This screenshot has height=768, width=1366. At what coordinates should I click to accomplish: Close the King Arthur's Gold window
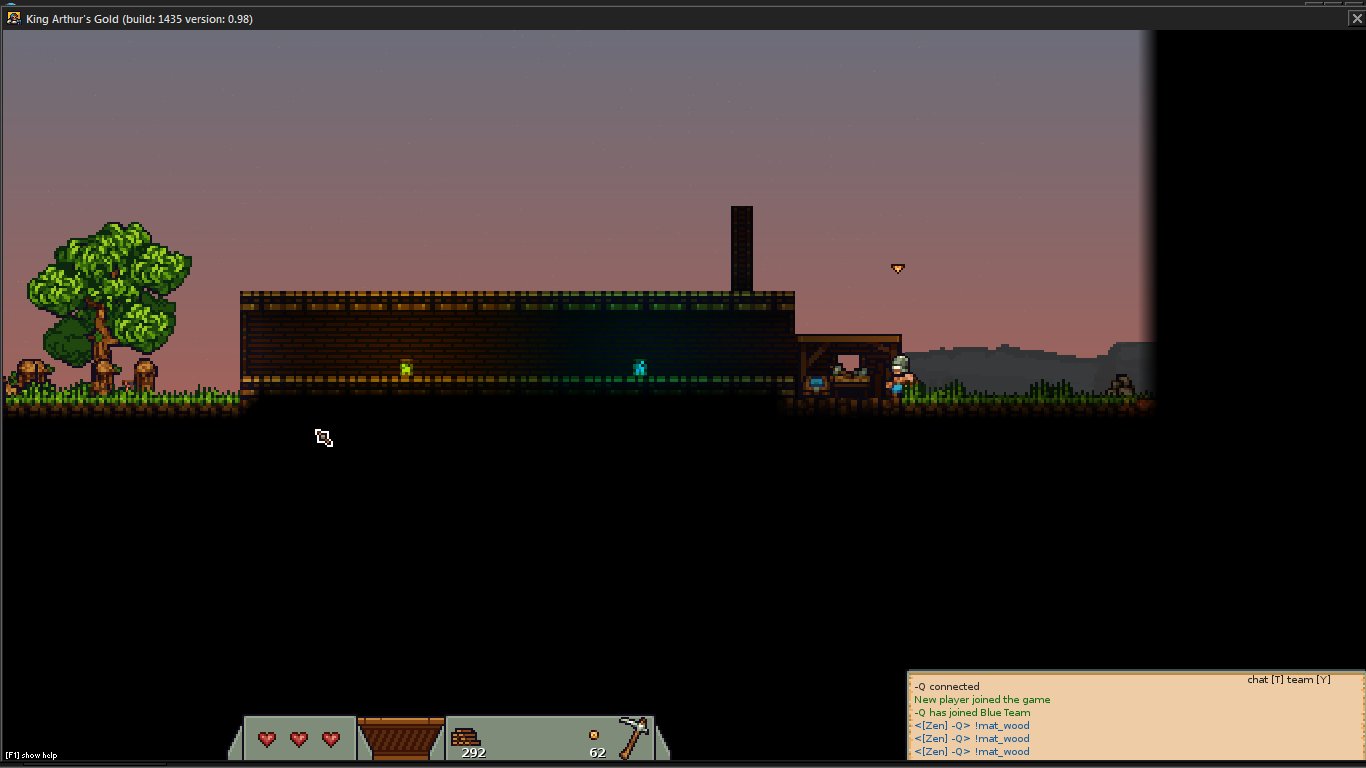[1356, 18]
